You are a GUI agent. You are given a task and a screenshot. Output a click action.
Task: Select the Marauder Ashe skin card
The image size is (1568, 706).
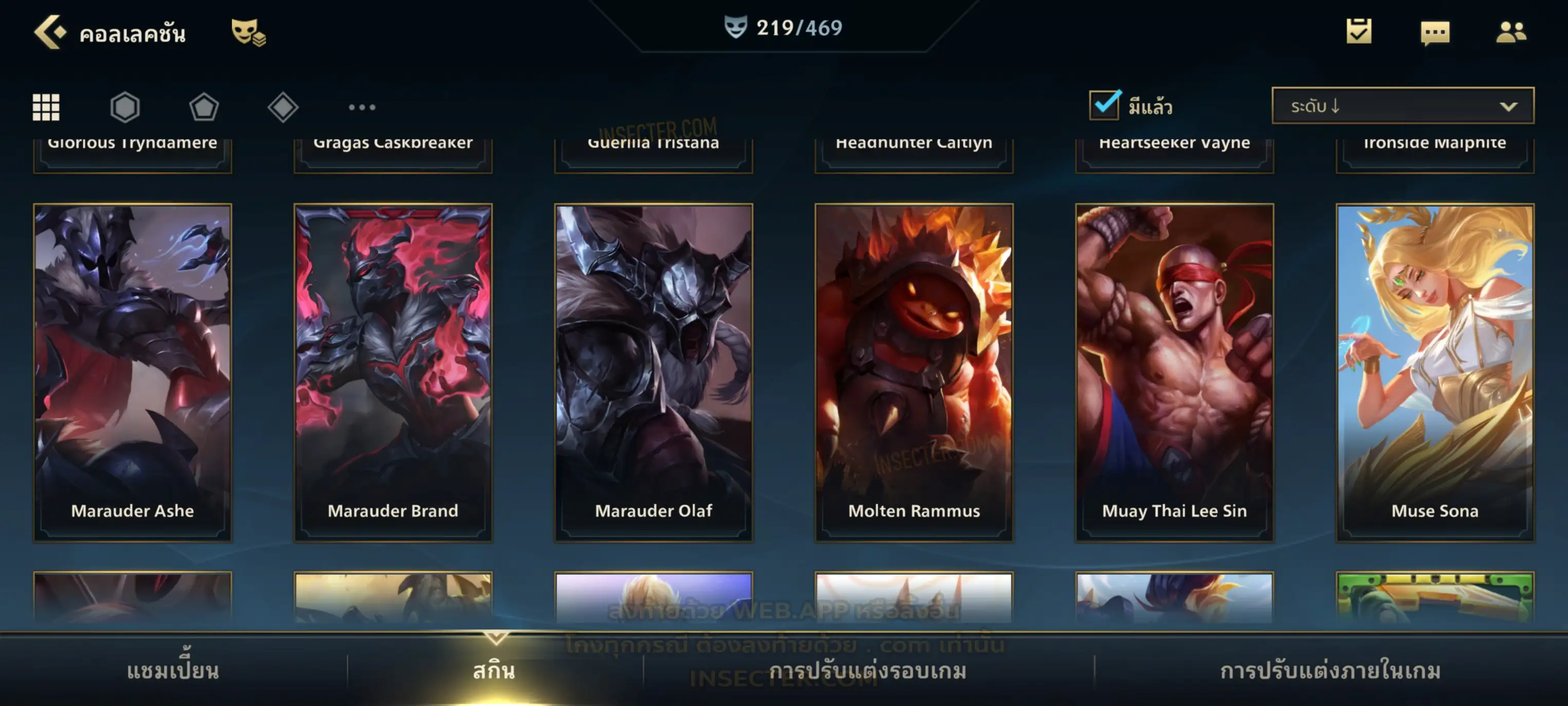pyautogui.click(x=133, y=372)
